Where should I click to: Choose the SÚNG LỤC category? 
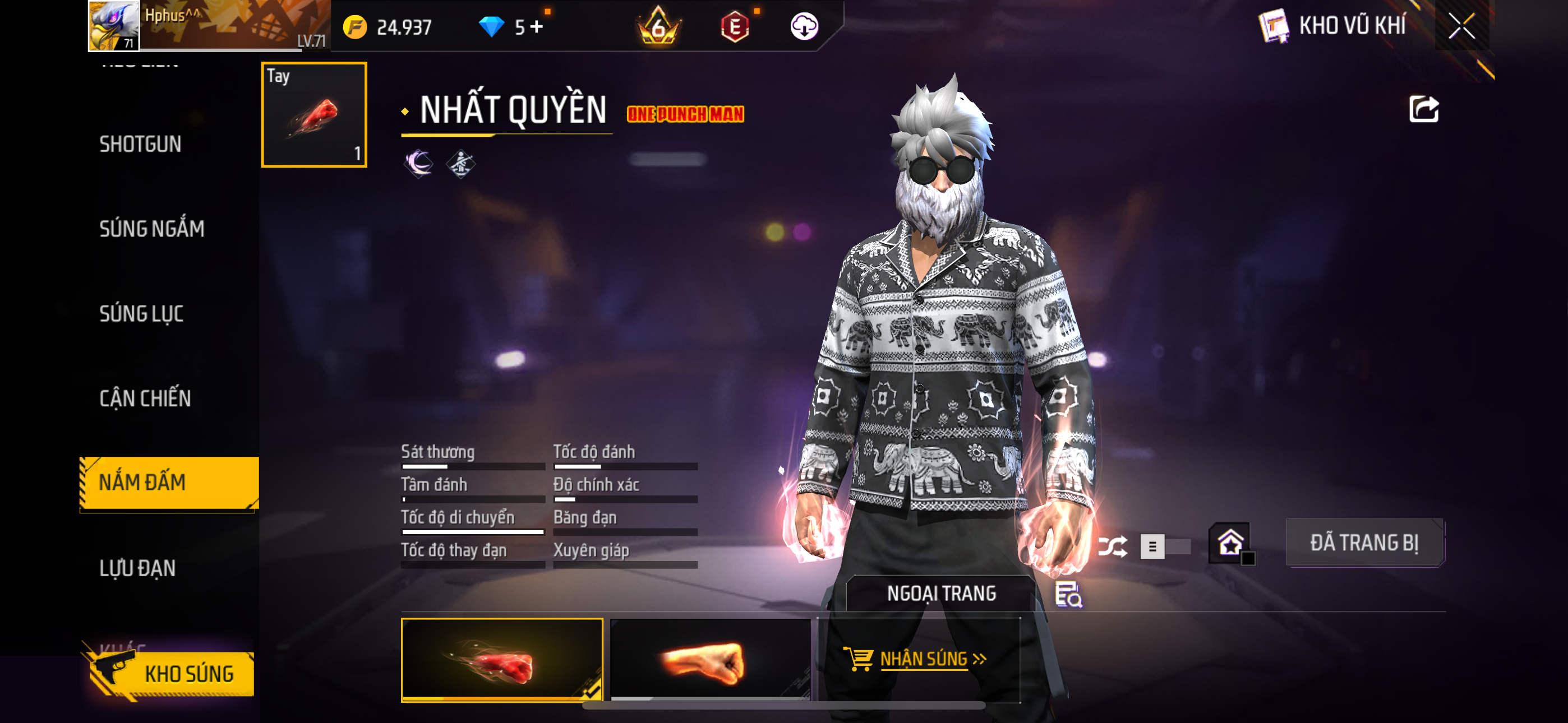[141, 313]
